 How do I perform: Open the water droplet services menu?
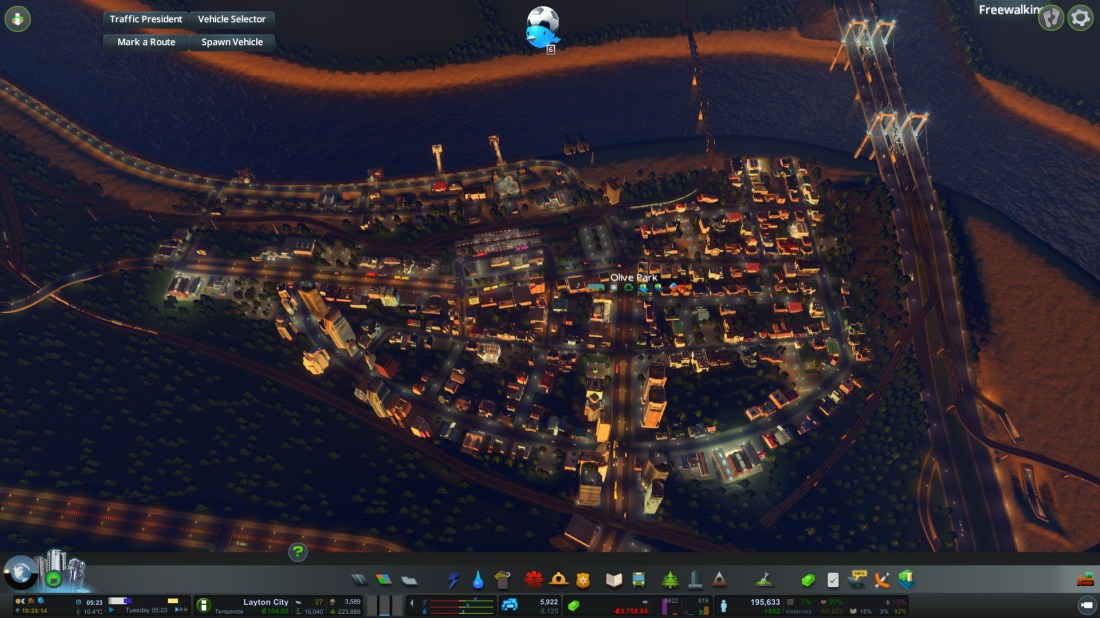pos(478,579)
